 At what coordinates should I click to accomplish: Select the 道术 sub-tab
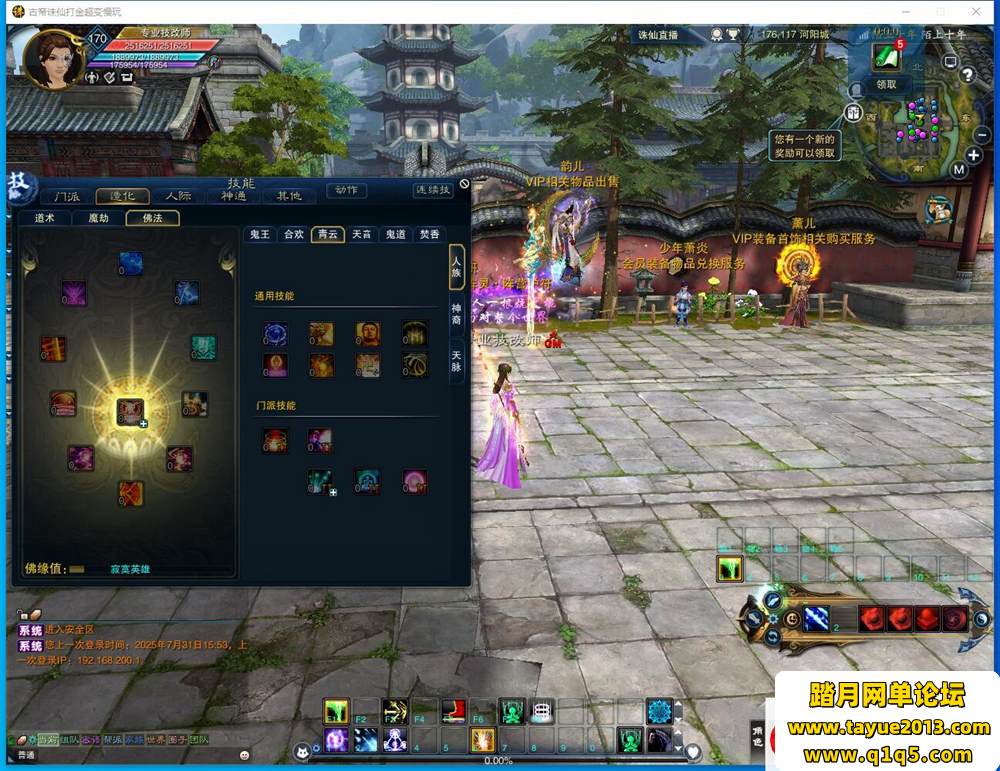tap(45, 218)
